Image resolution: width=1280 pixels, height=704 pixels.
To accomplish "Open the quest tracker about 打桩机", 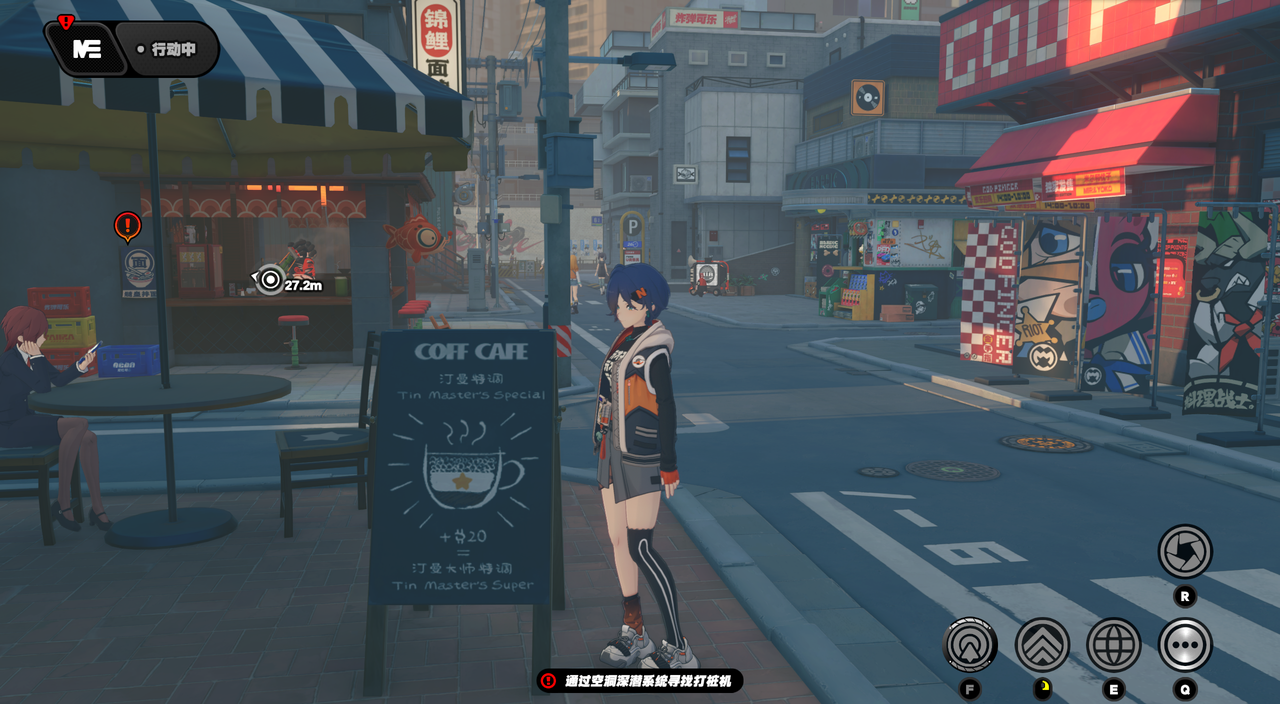I will (x=640, y=681).
